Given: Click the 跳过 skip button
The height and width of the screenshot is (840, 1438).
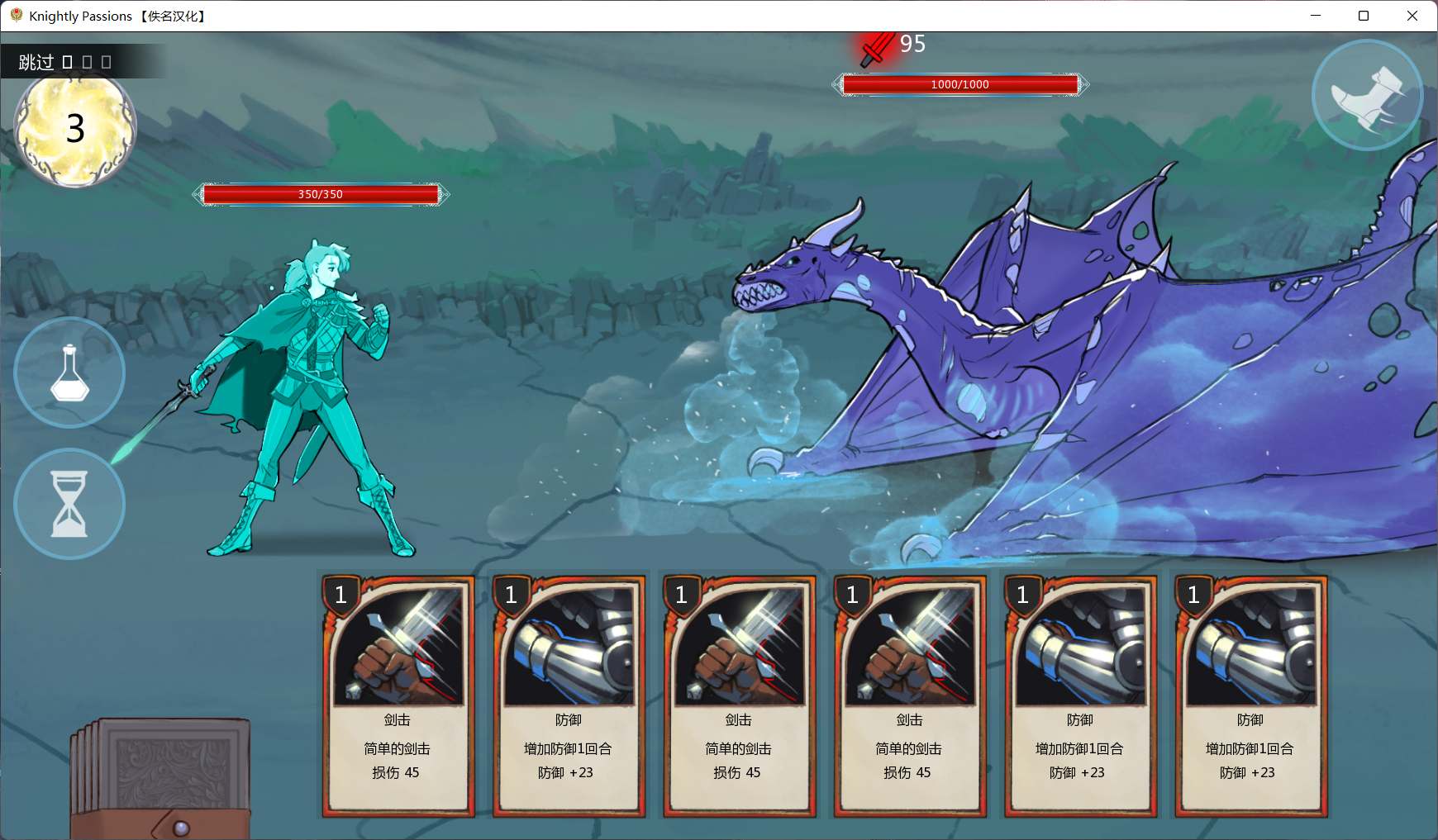Looking at the screenshot, I should coord(36,62).
